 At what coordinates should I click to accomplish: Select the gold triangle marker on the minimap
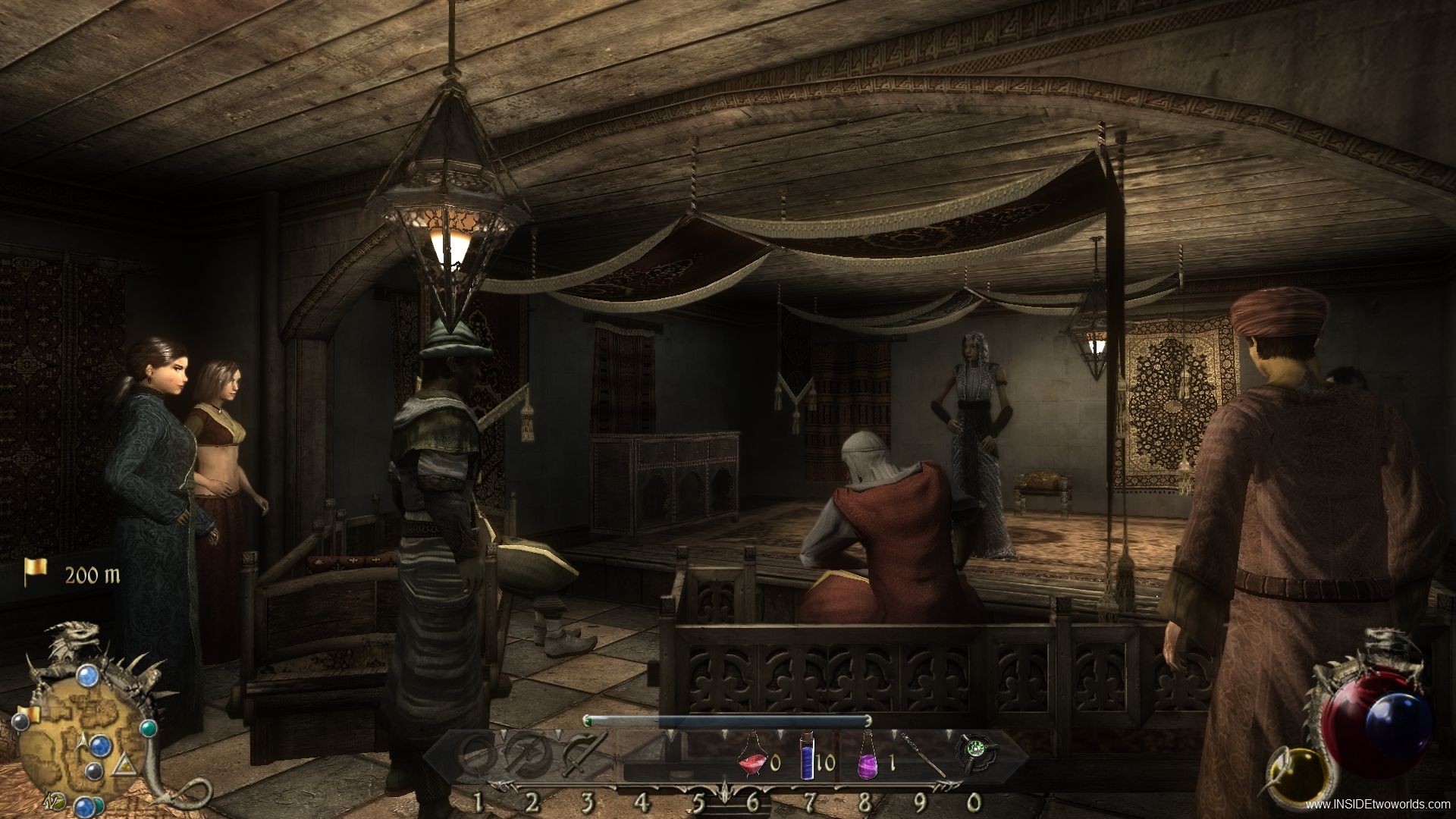tap(122, 770)
